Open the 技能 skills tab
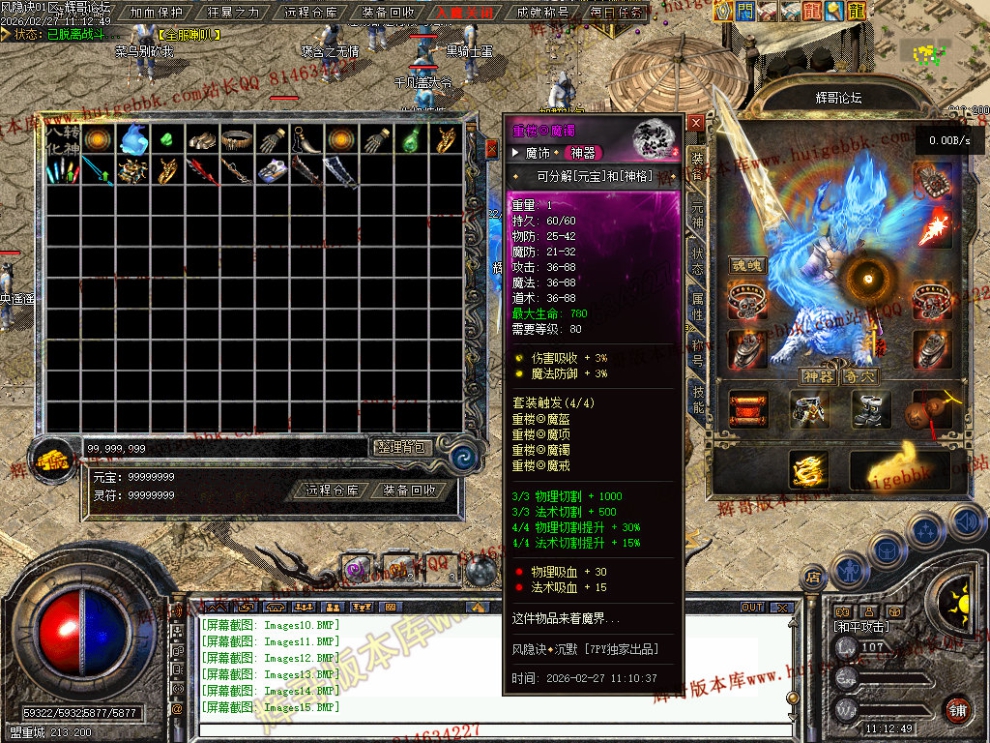990x743 pixels. 697,399
